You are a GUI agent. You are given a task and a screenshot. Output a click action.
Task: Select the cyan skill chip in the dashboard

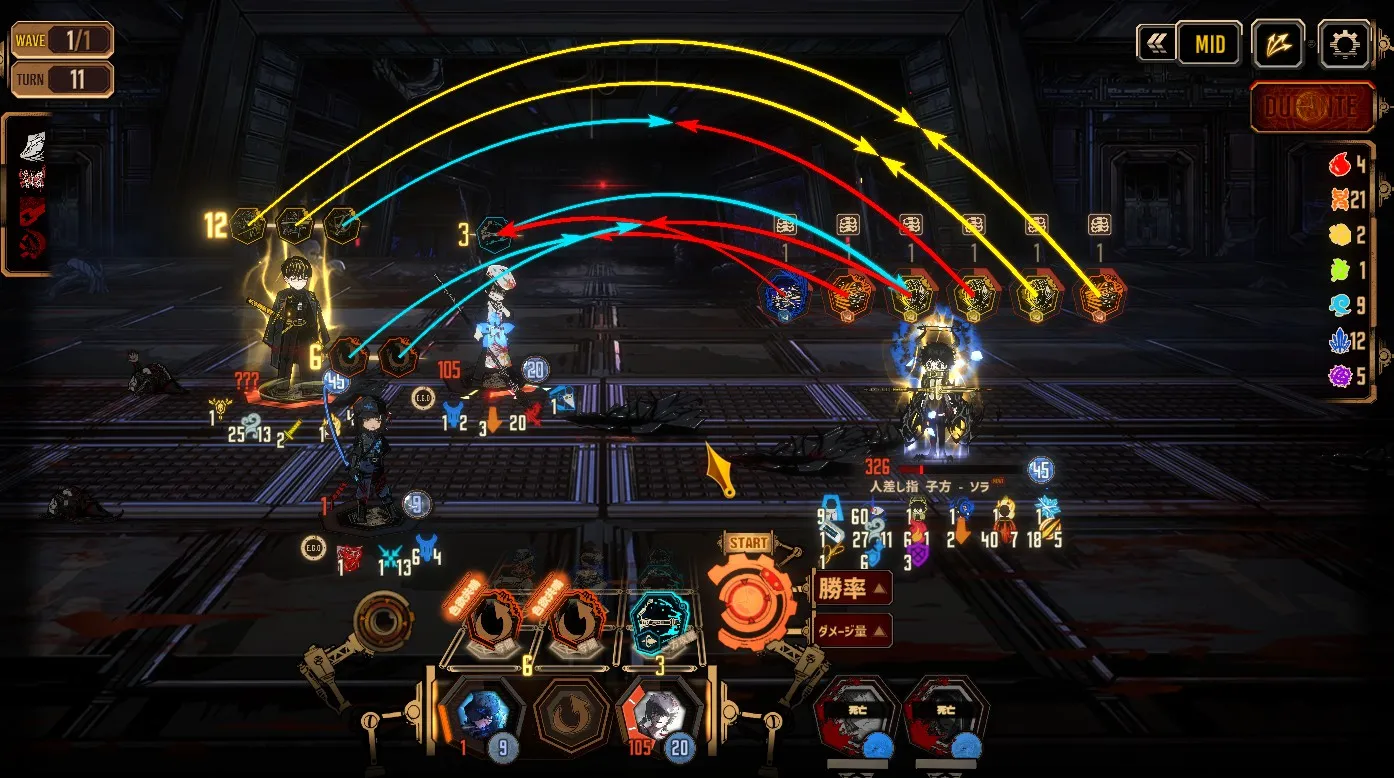click(x=660, y=621)
